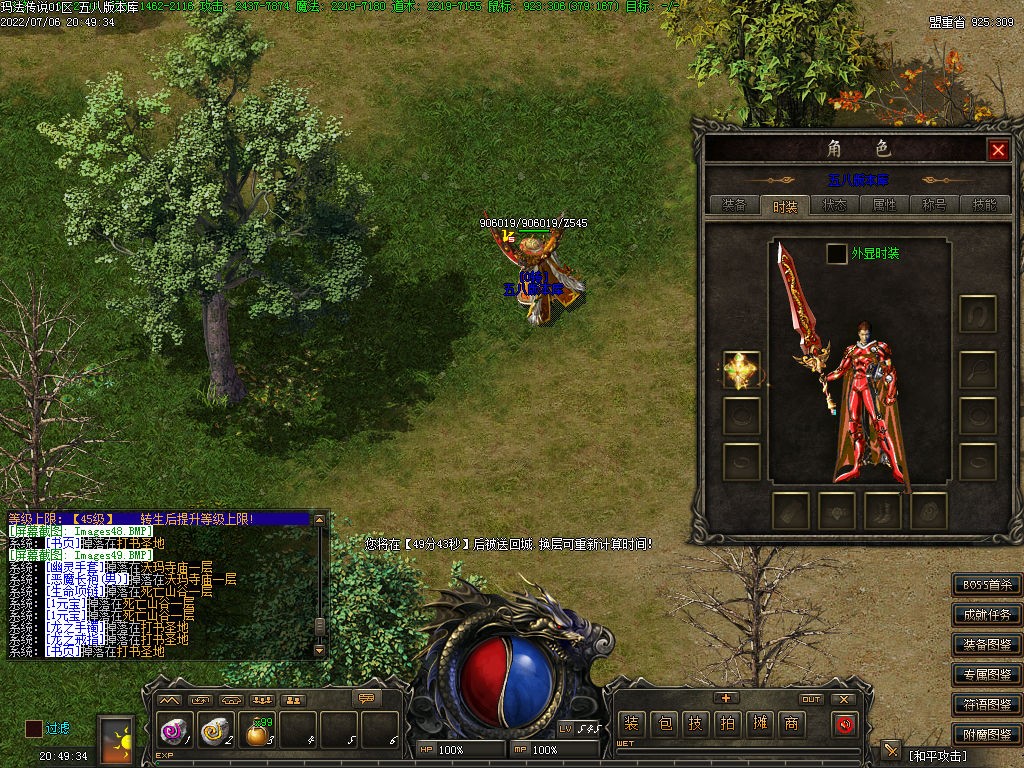Viewport: 1024px width, 768px height.
Task: Click the chat log scroll-up arrow
Action: pyautogui.click(x=320, y=520)
